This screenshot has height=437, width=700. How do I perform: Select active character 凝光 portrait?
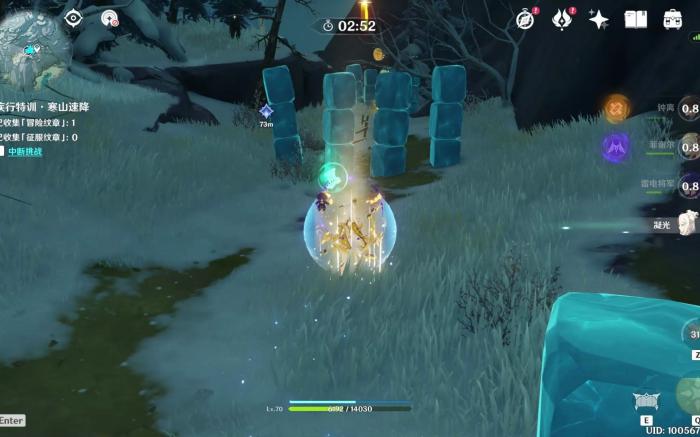pyautogui.click(x=688, y=223)
